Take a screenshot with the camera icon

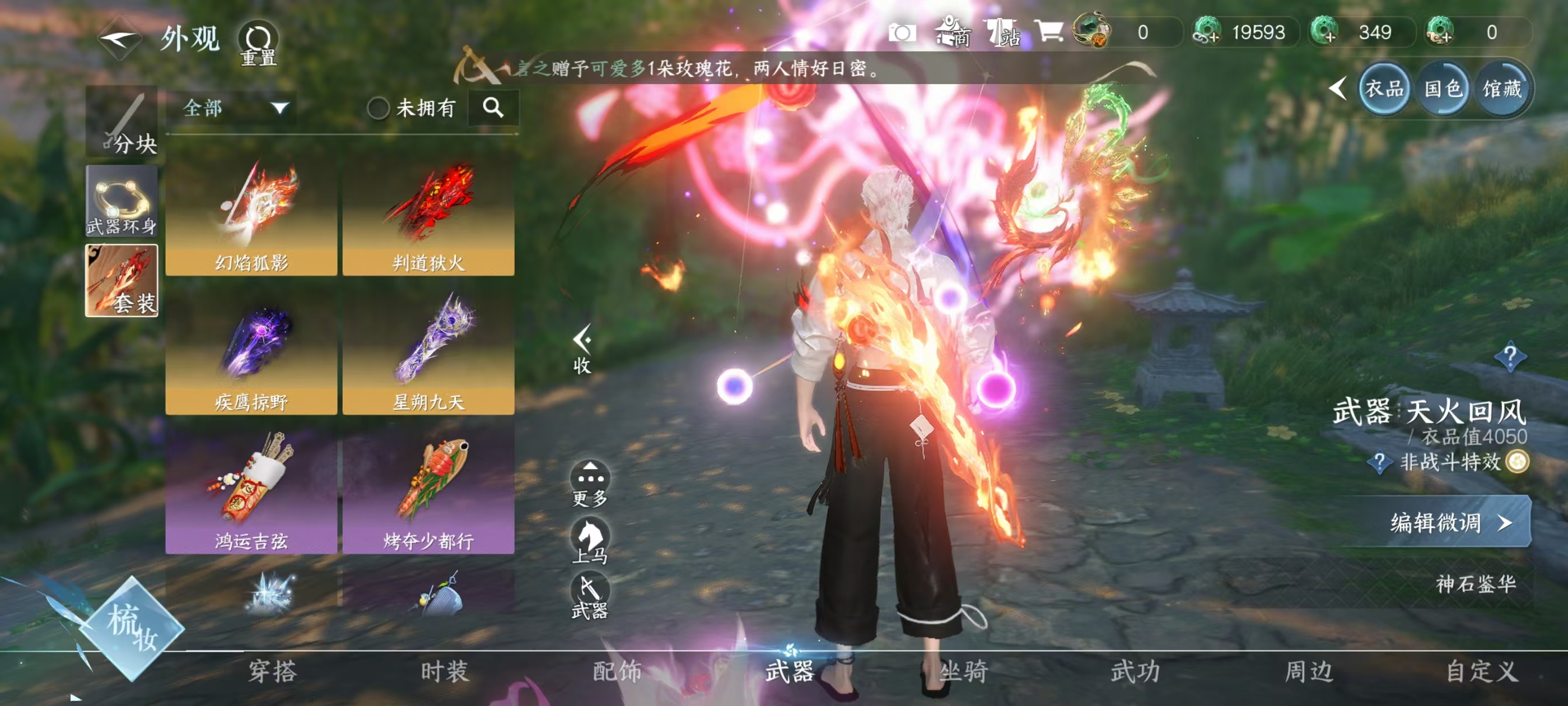pos(902,32)
